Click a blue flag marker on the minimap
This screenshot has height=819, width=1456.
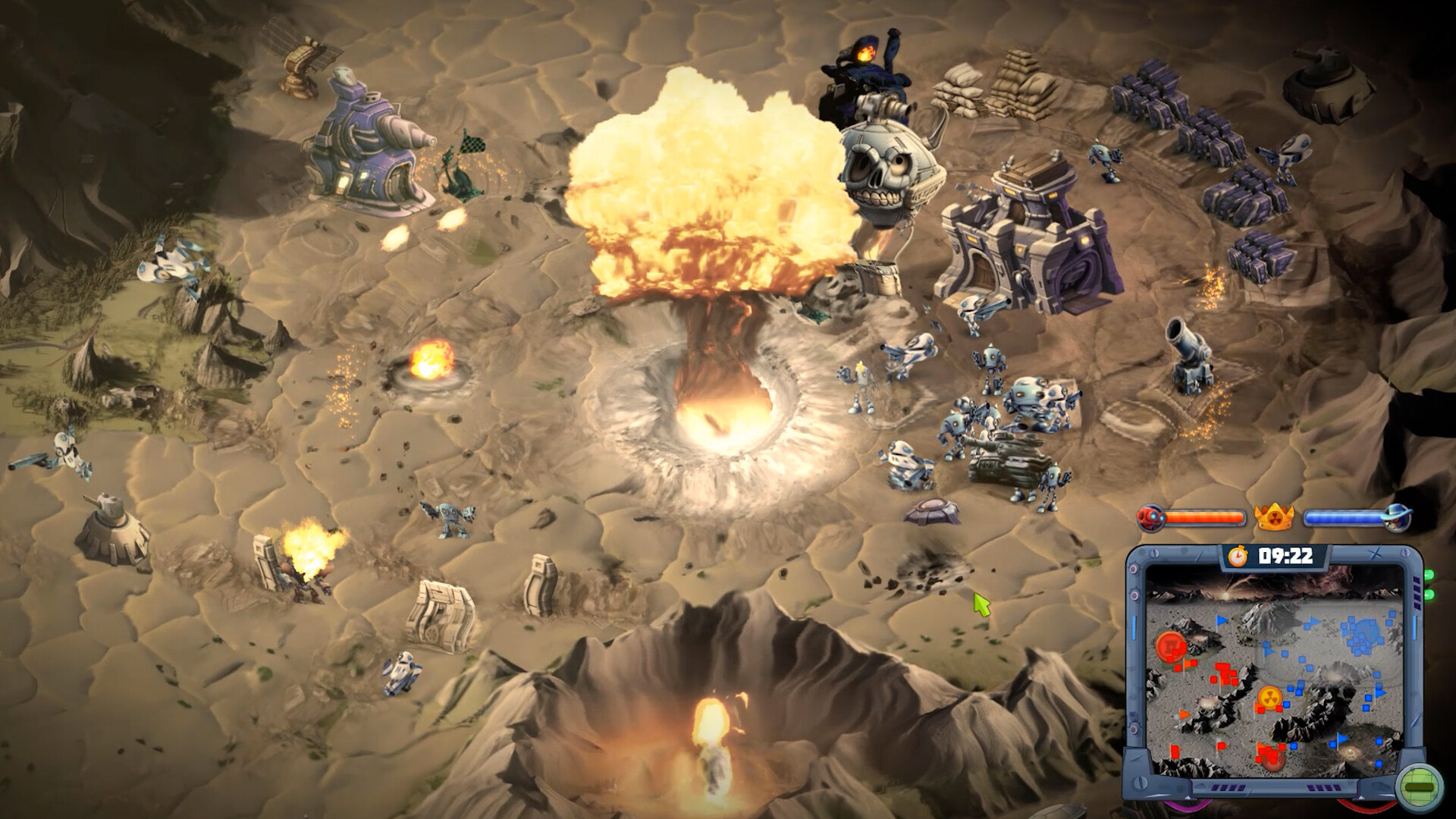(1221, 620)
